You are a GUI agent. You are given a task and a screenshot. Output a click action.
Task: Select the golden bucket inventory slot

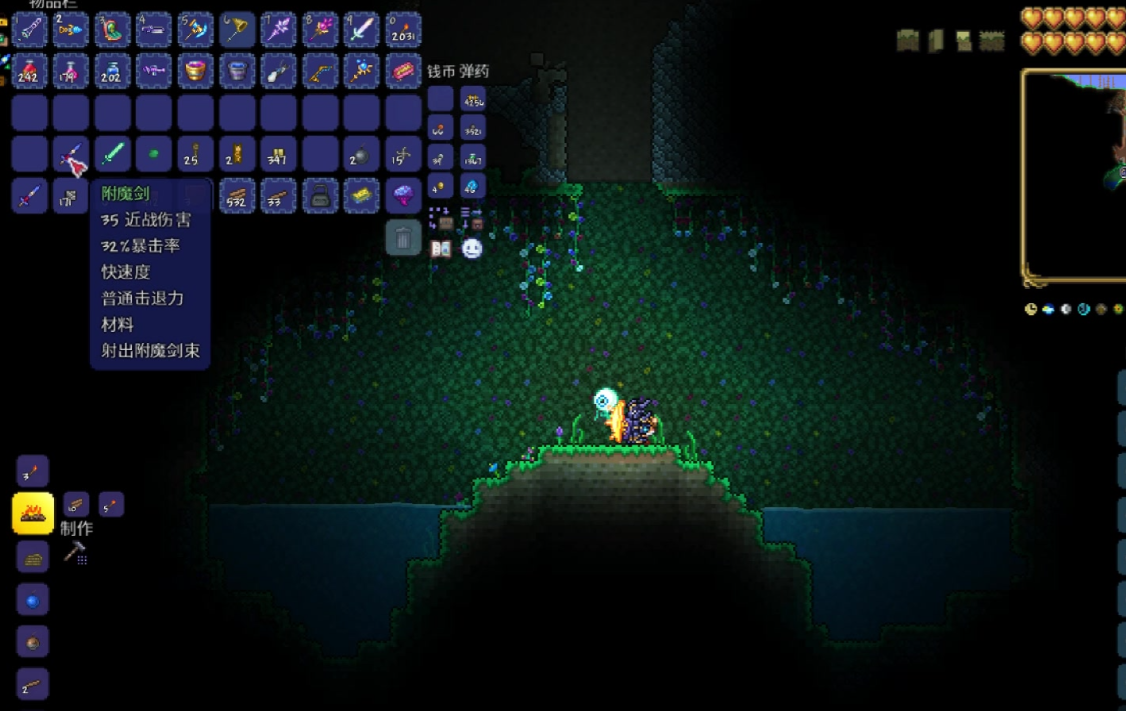[x=196, y=71]
